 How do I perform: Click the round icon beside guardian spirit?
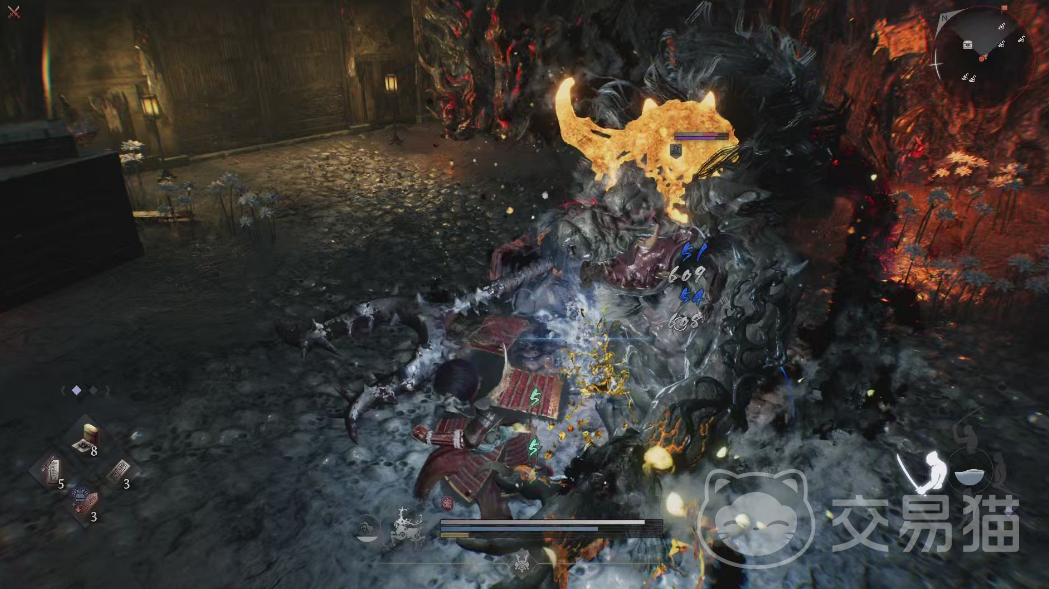(x=367, y=526)
